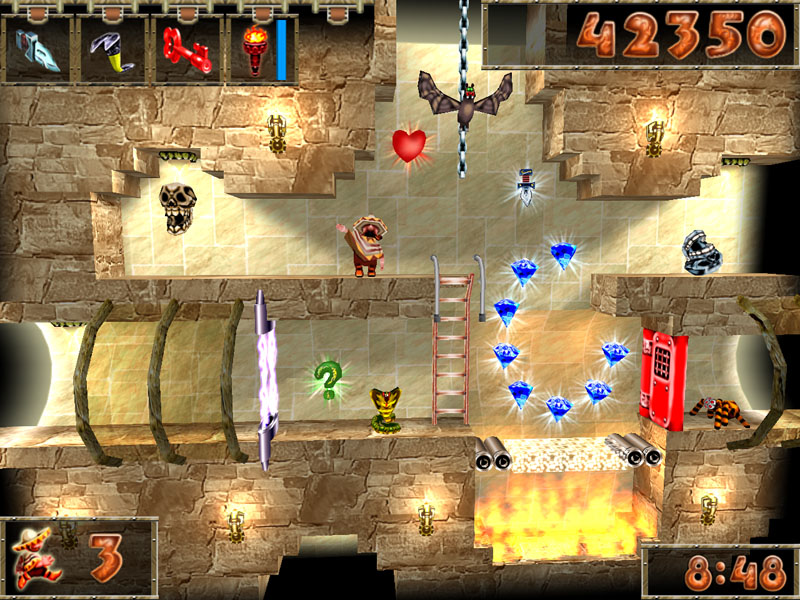Choose the yellow-handled pickaxe slot
Viewport: 800px width, 600px height.
coord(112,49)
